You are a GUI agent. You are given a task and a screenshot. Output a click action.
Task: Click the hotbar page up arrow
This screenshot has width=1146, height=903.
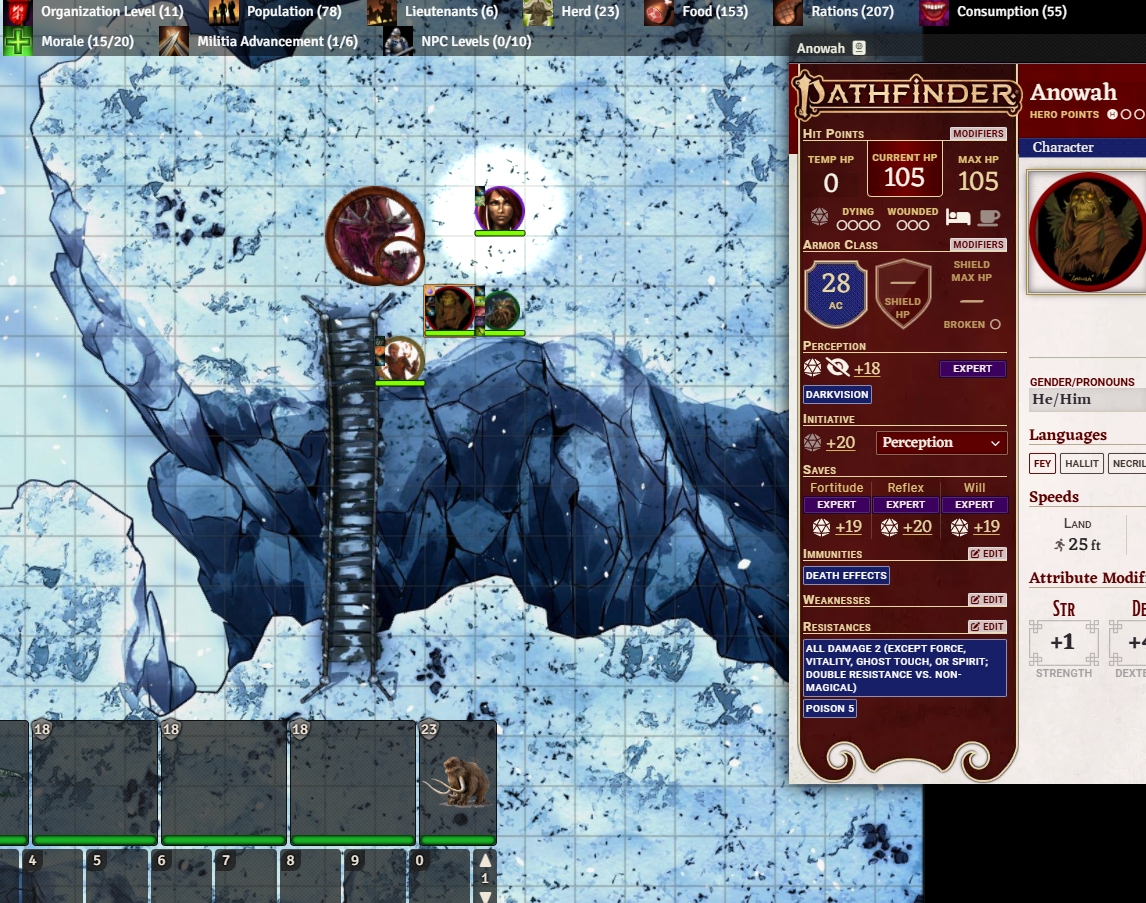pyautogui.click(x=486, y=861)
